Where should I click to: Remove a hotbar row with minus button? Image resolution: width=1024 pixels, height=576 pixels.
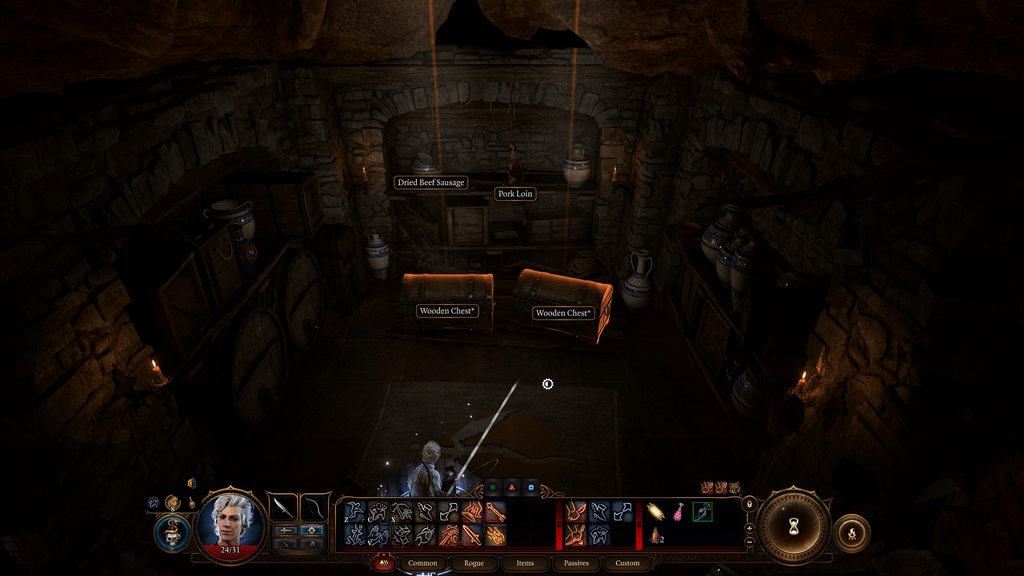coord(750,543)
